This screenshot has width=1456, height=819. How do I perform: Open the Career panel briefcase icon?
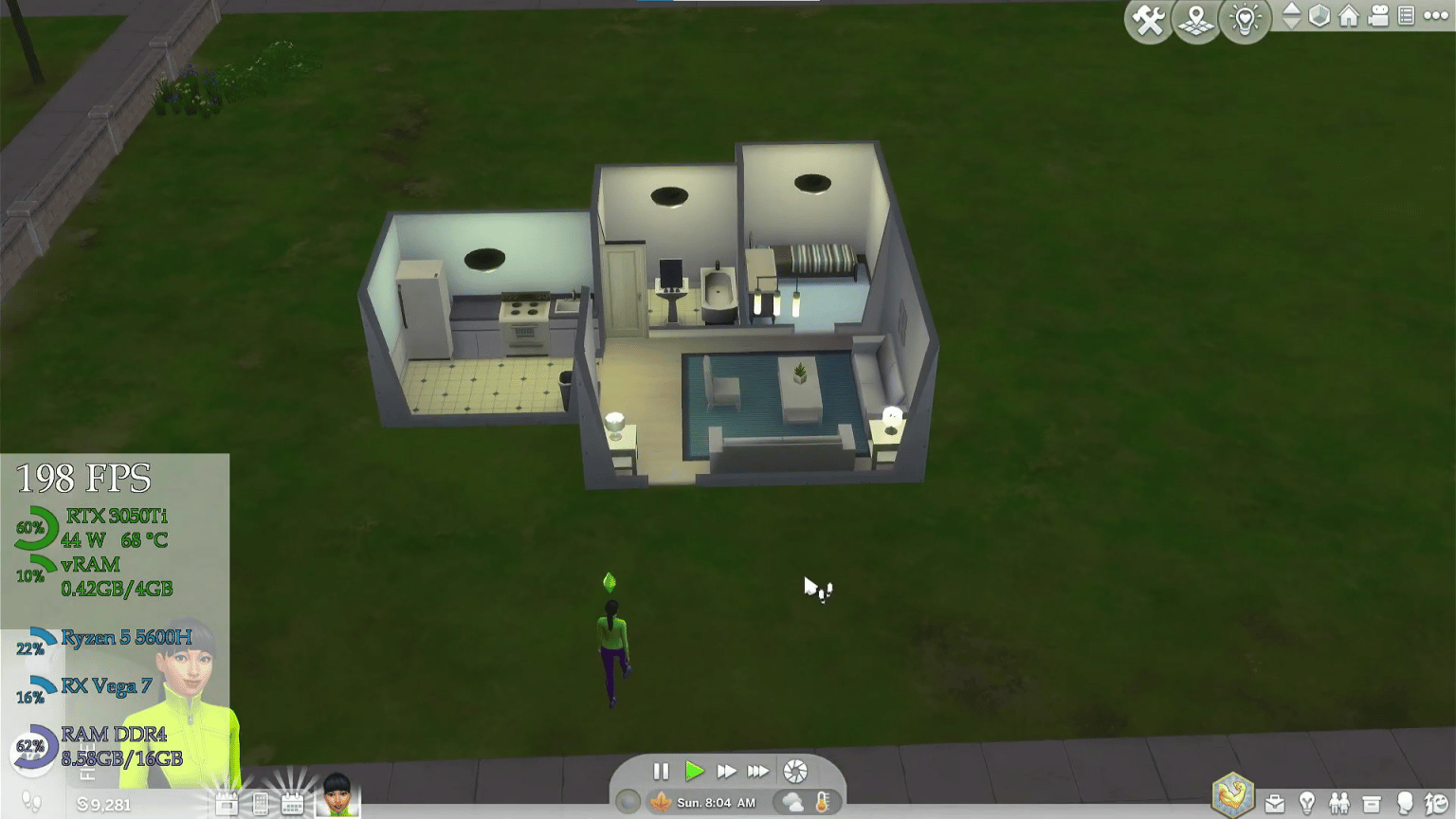click(x=1275, y=804)
